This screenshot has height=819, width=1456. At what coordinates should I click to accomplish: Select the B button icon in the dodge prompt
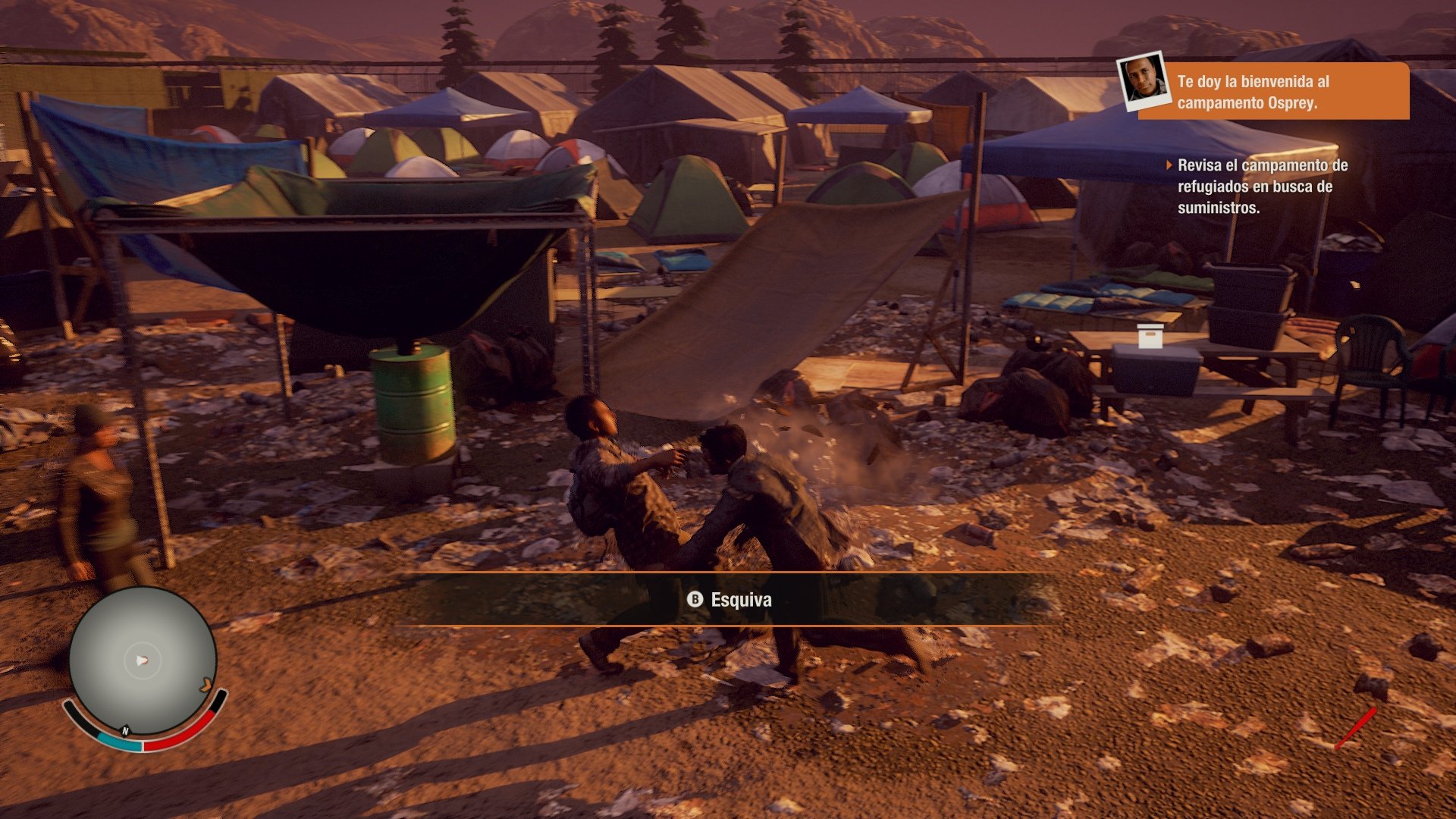(695, 600)
